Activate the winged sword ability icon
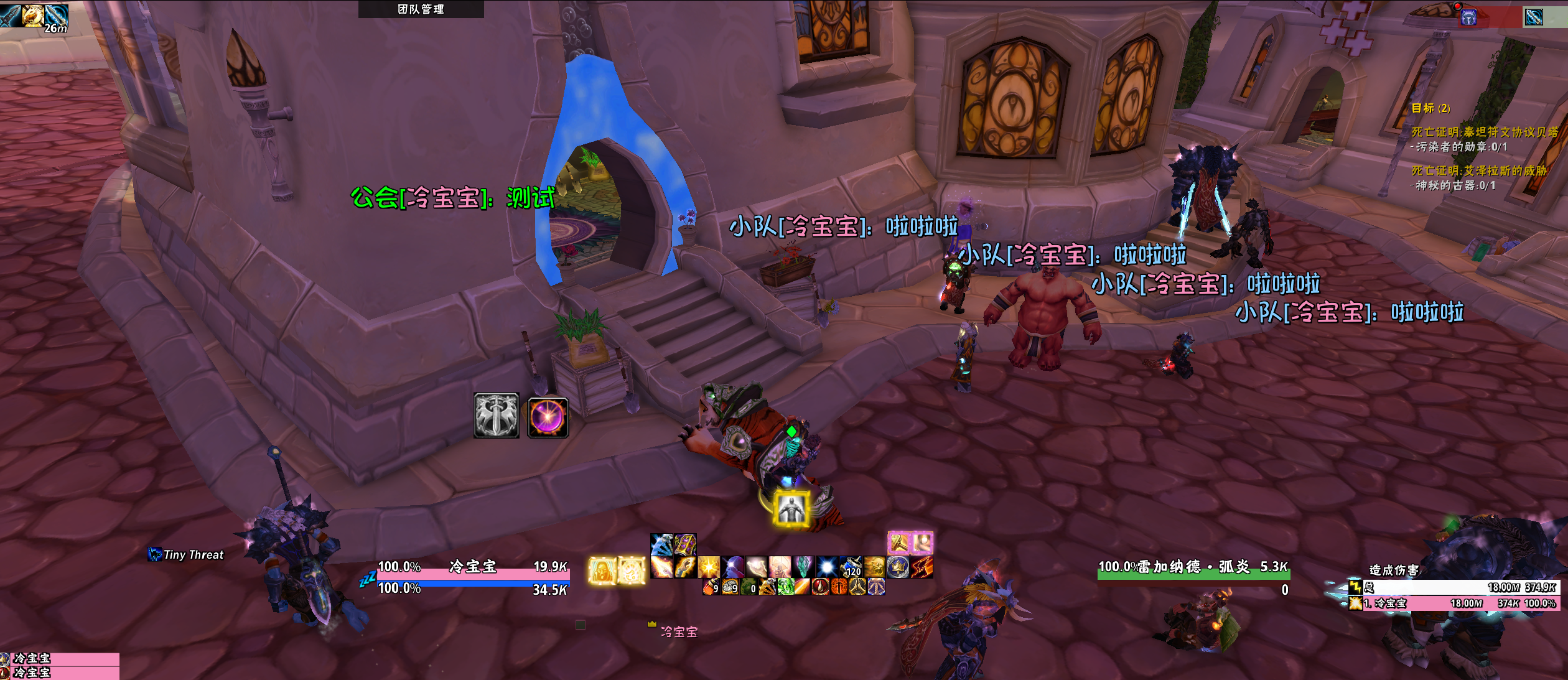 [496, 416]
